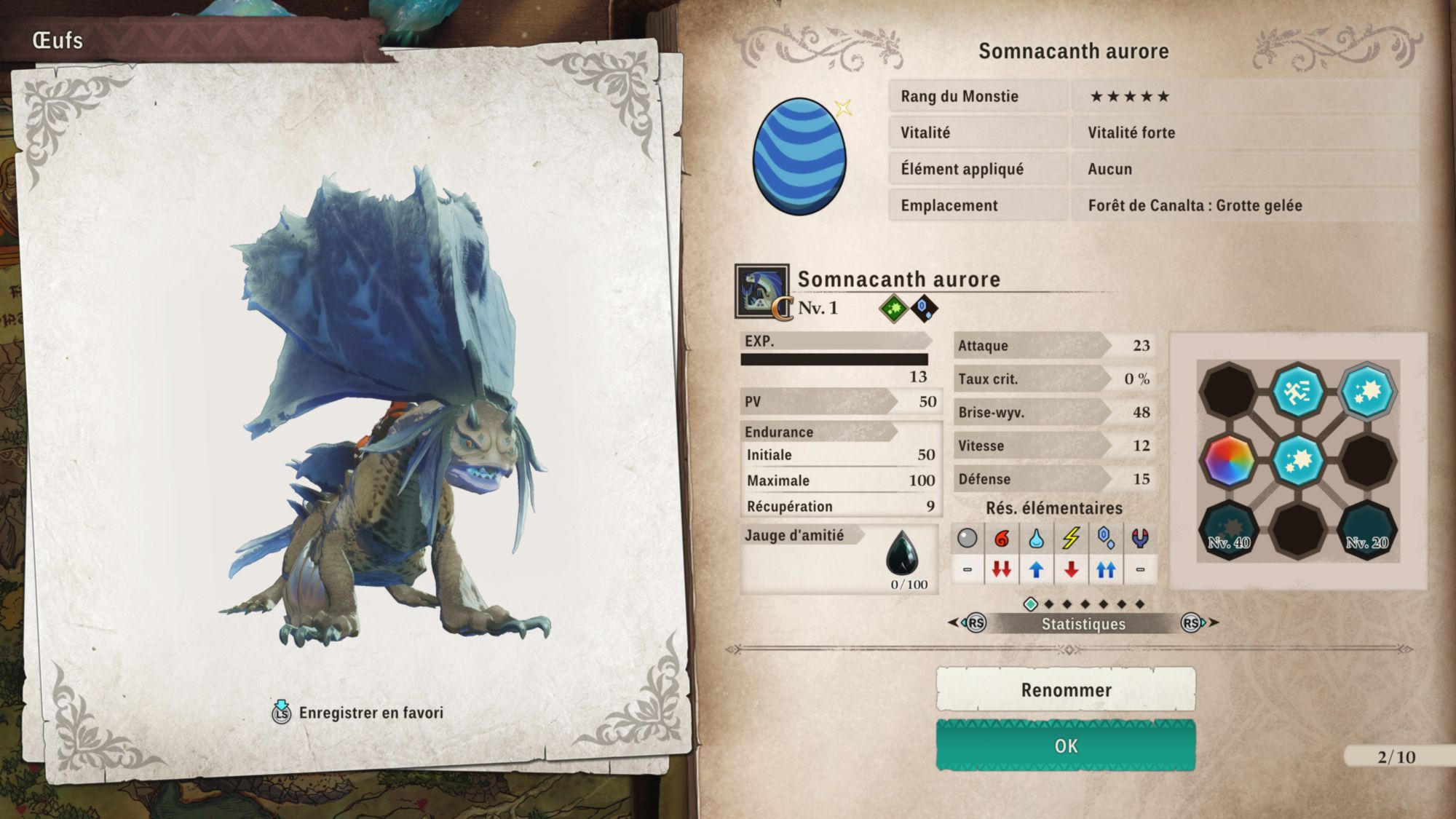
Task: Select the thunder resistance icon
Action: point(1071,538)
